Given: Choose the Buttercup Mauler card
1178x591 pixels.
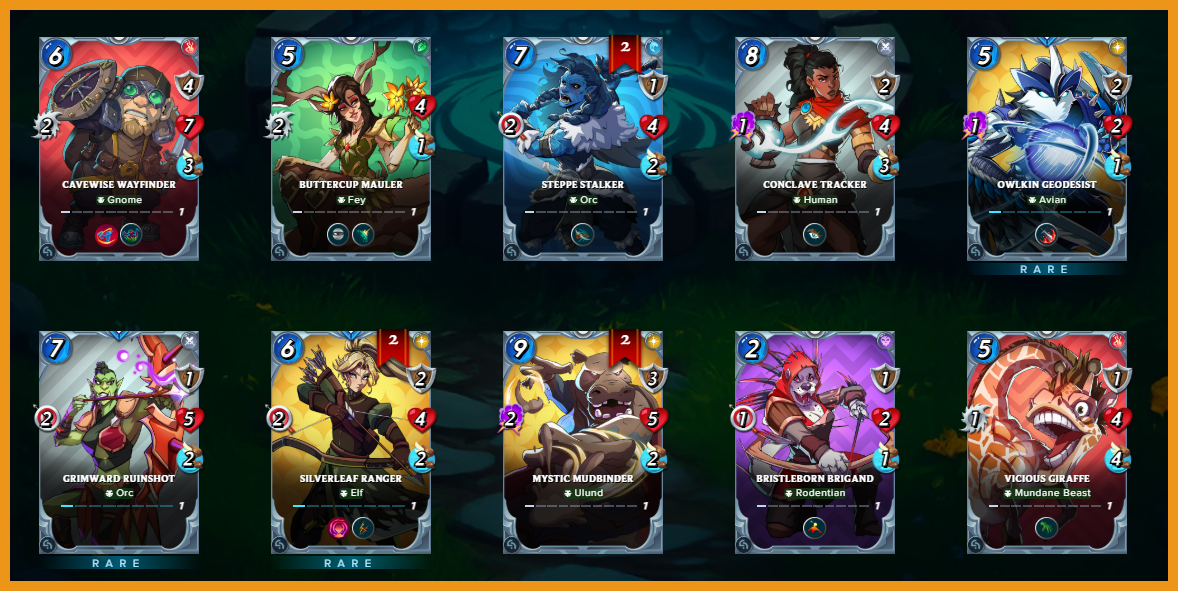Looking at the screenshot, I should tap(350, 148).
